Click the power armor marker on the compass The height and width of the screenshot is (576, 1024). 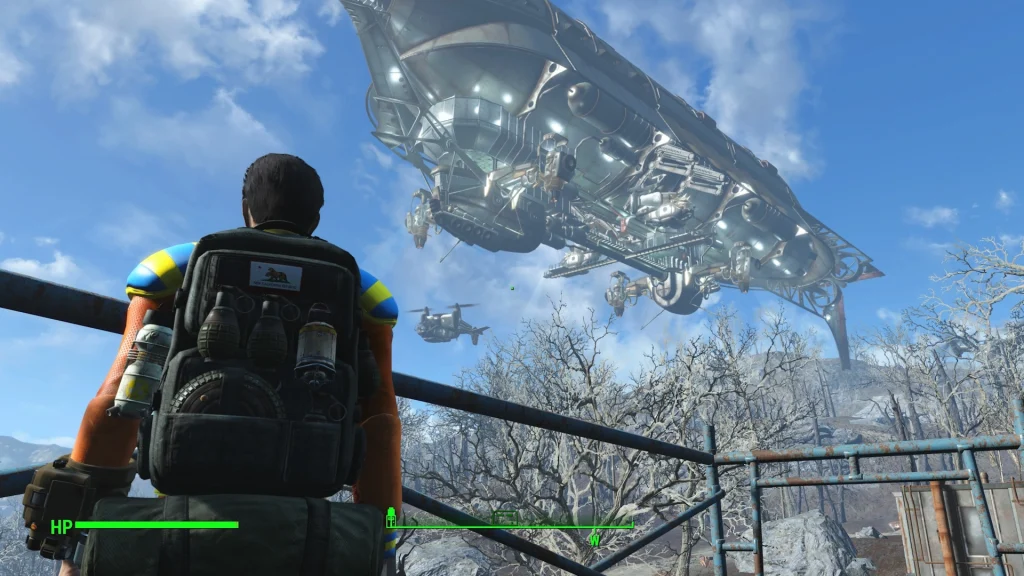tap(391, 517)
